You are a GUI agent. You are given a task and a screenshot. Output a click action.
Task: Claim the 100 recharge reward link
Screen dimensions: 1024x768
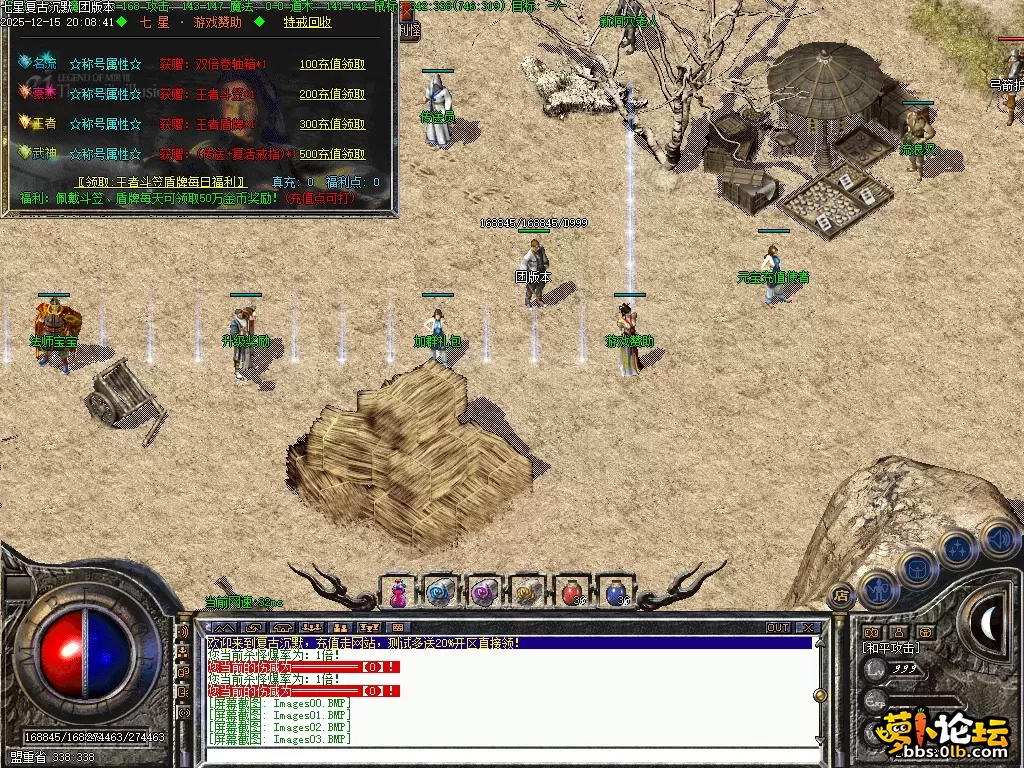coord(332,65)
